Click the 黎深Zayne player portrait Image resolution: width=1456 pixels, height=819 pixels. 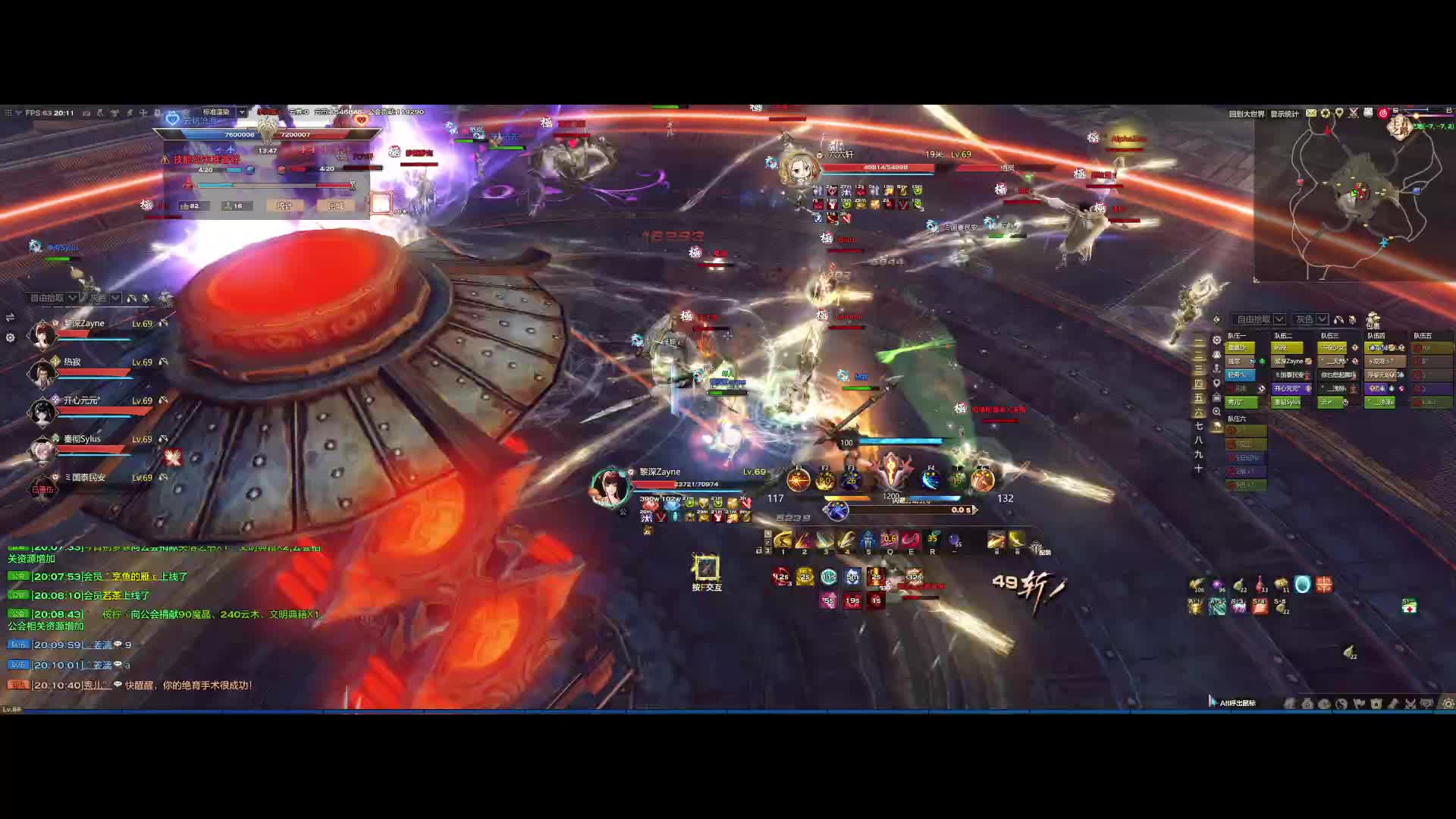[610, 487]
